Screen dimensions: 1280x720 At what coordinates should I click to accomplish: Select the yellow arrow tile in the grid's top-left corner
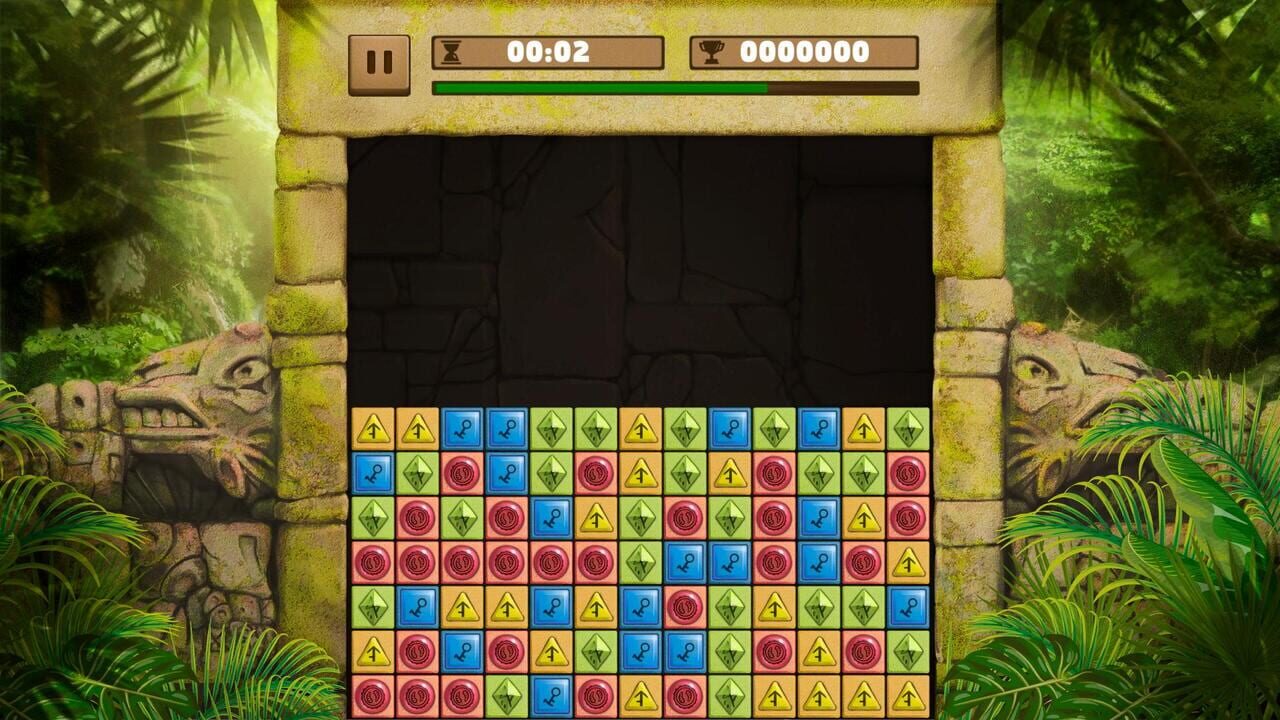370,428
